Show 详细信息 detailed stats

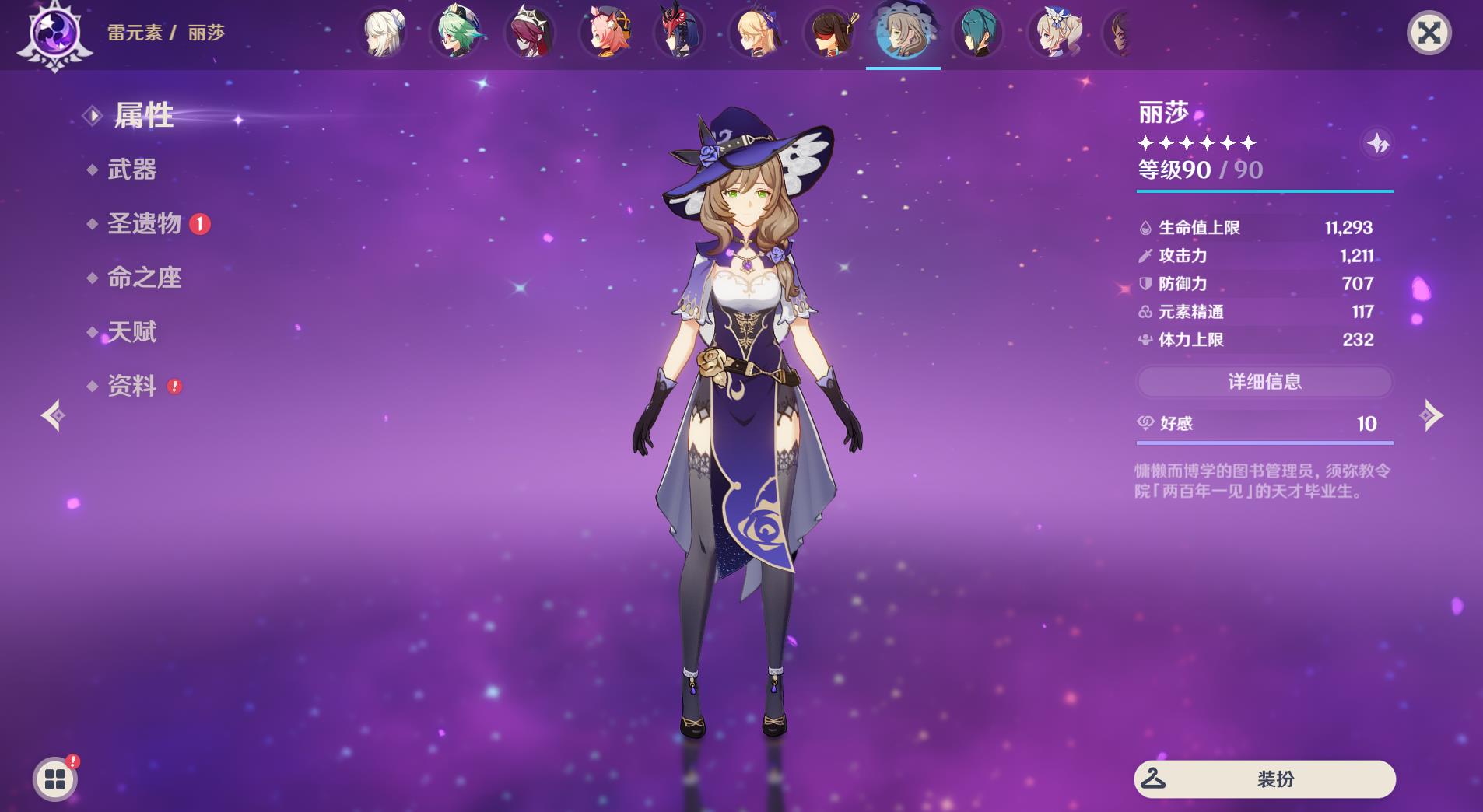[x=1264, y=382]
